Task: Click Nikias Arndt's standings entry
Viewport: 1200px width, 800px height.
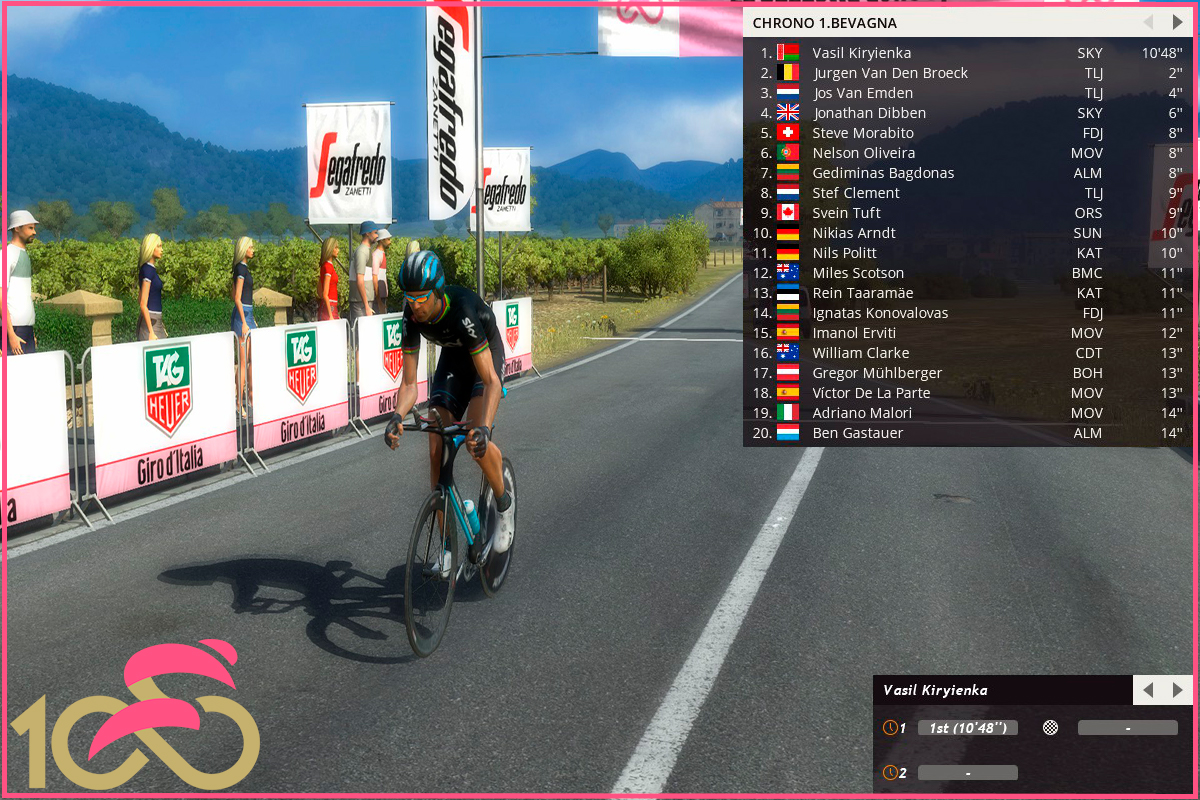Action: click(854, 233)
